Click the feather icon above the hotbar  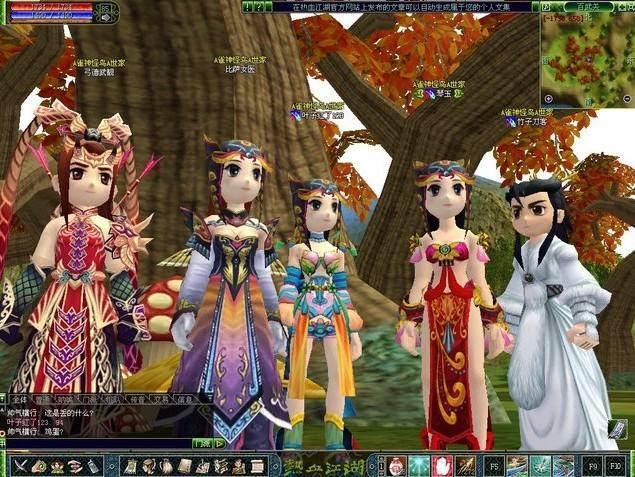coord(617,430)
